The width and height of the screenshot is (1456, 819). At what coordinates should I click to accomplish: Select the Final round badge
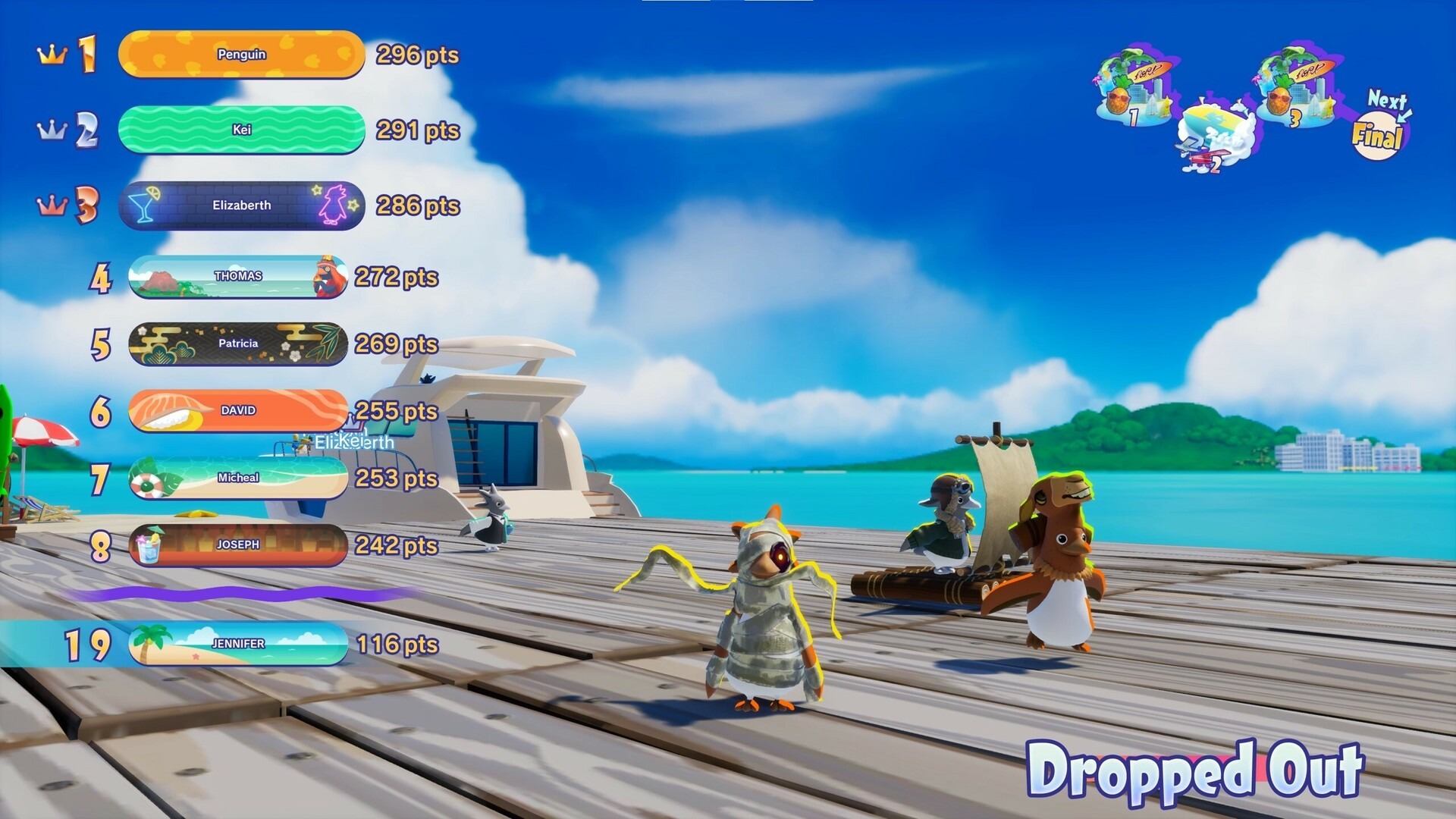(x=1377, y=136)
